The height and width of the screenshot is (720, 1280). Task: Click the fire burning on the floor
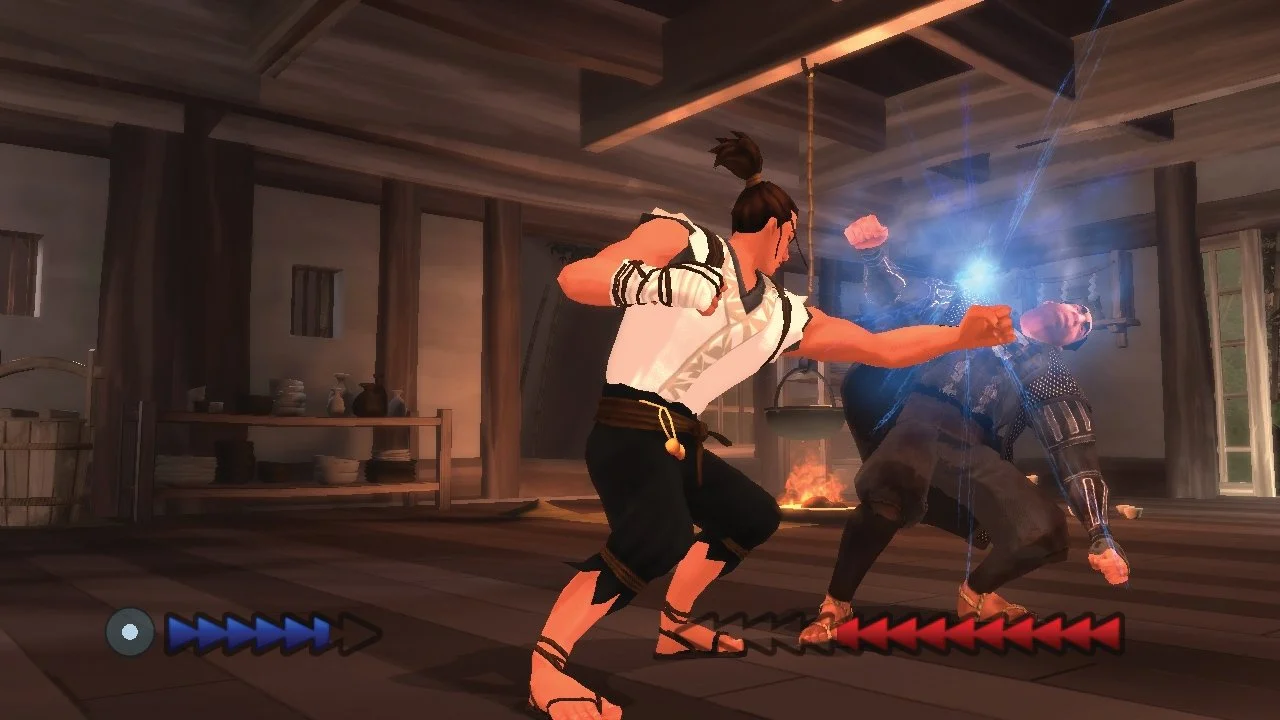tap(810, 485)
